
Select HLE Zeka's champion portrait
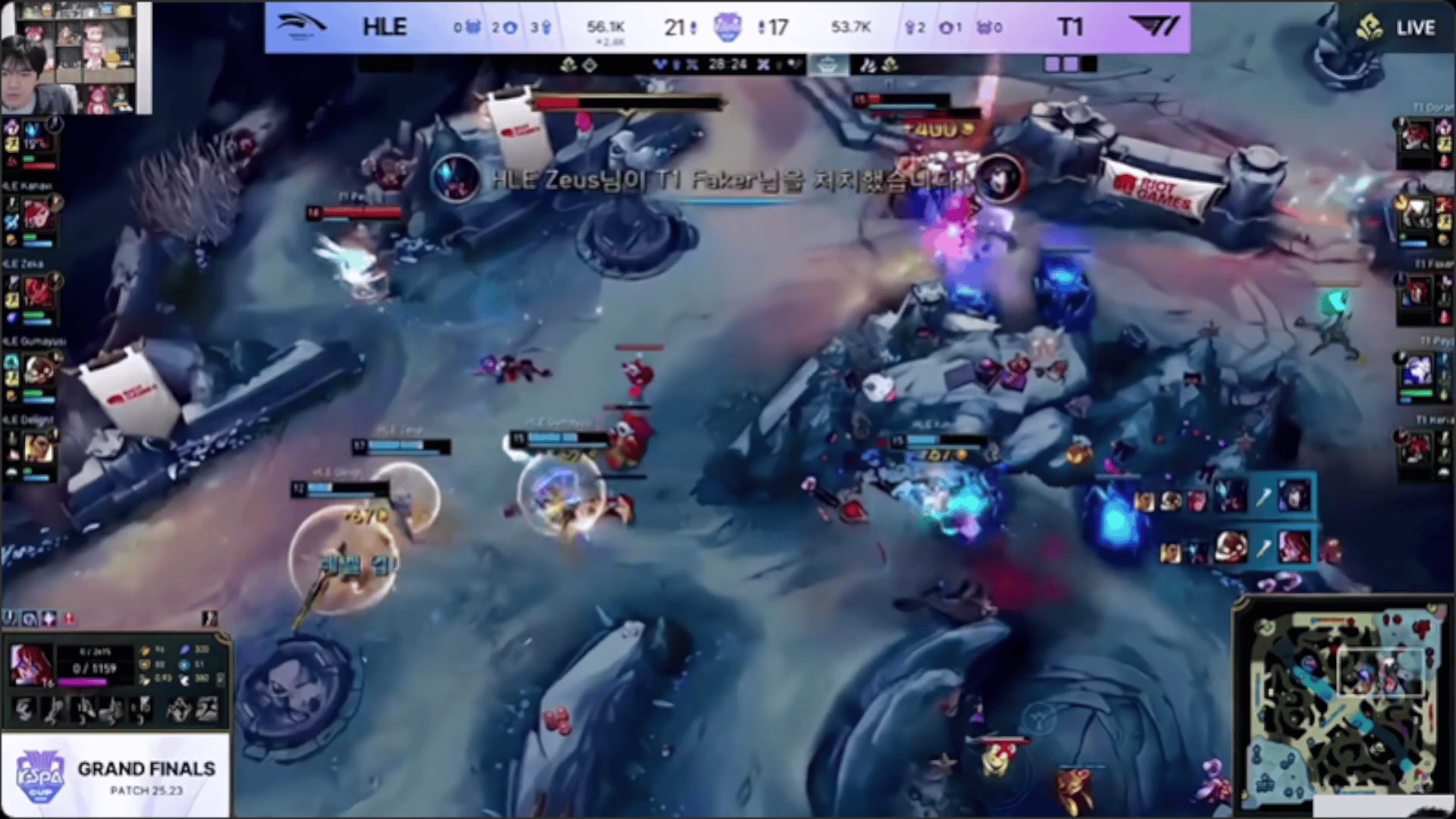[x=36, y=292]
